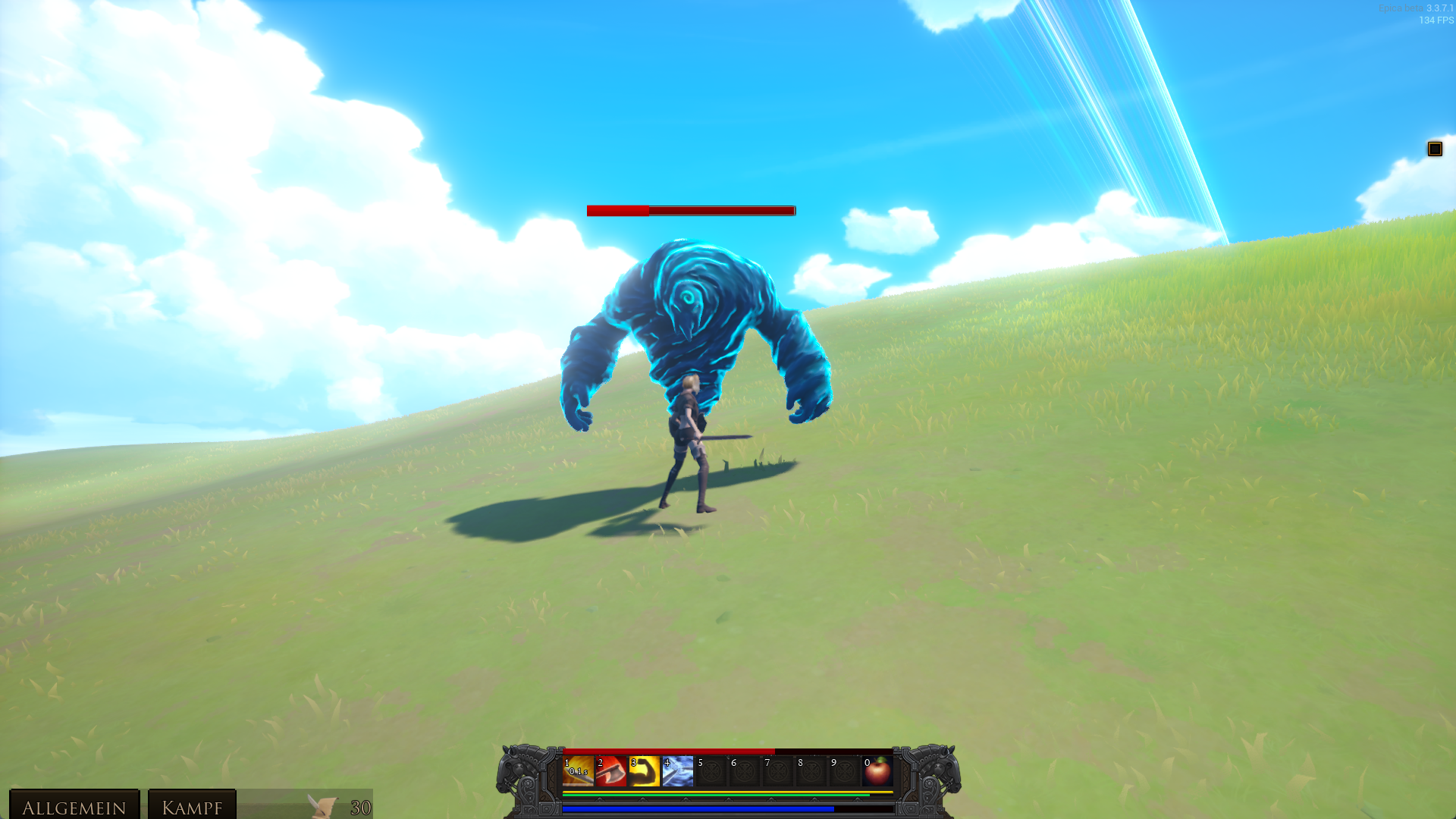
Task: Eat the red apple in slot 0
Action: [x=878, y=772]
